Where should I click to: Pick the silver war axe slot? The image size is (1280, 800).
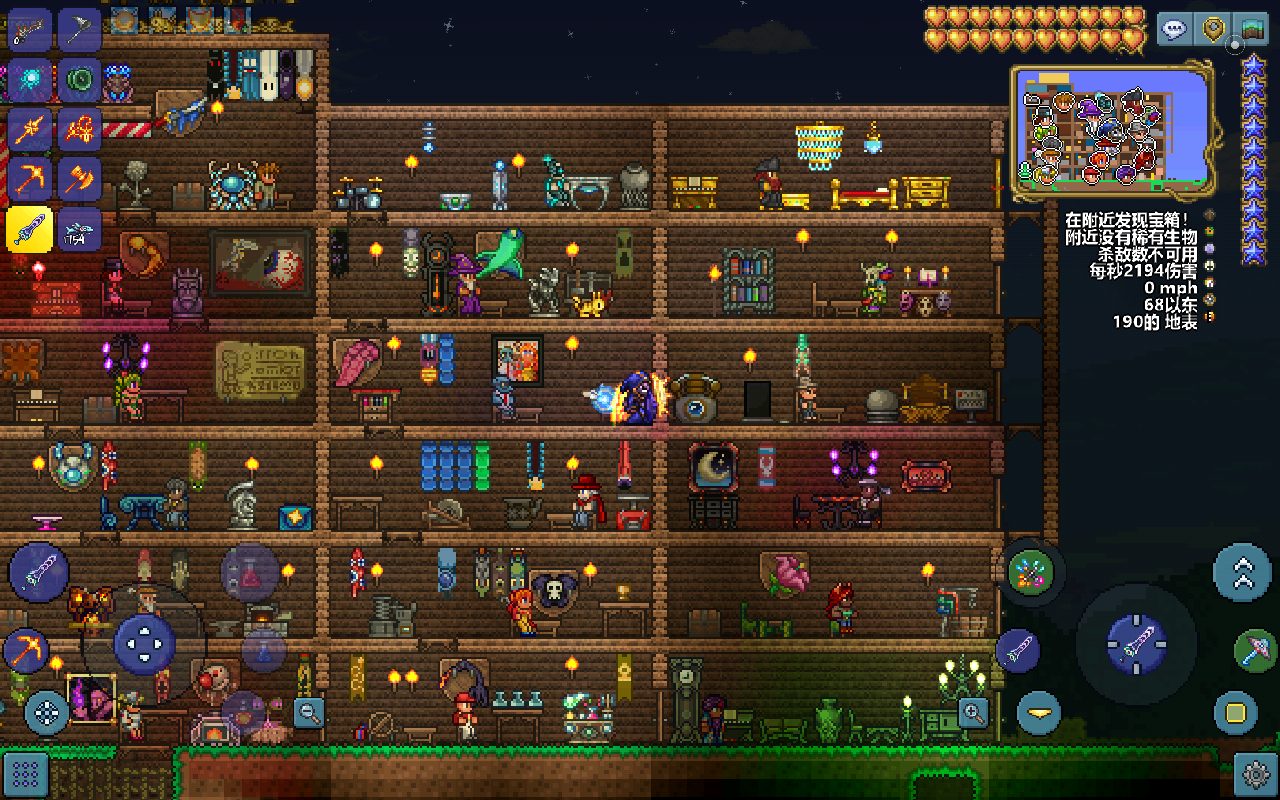tap(79, 30)
